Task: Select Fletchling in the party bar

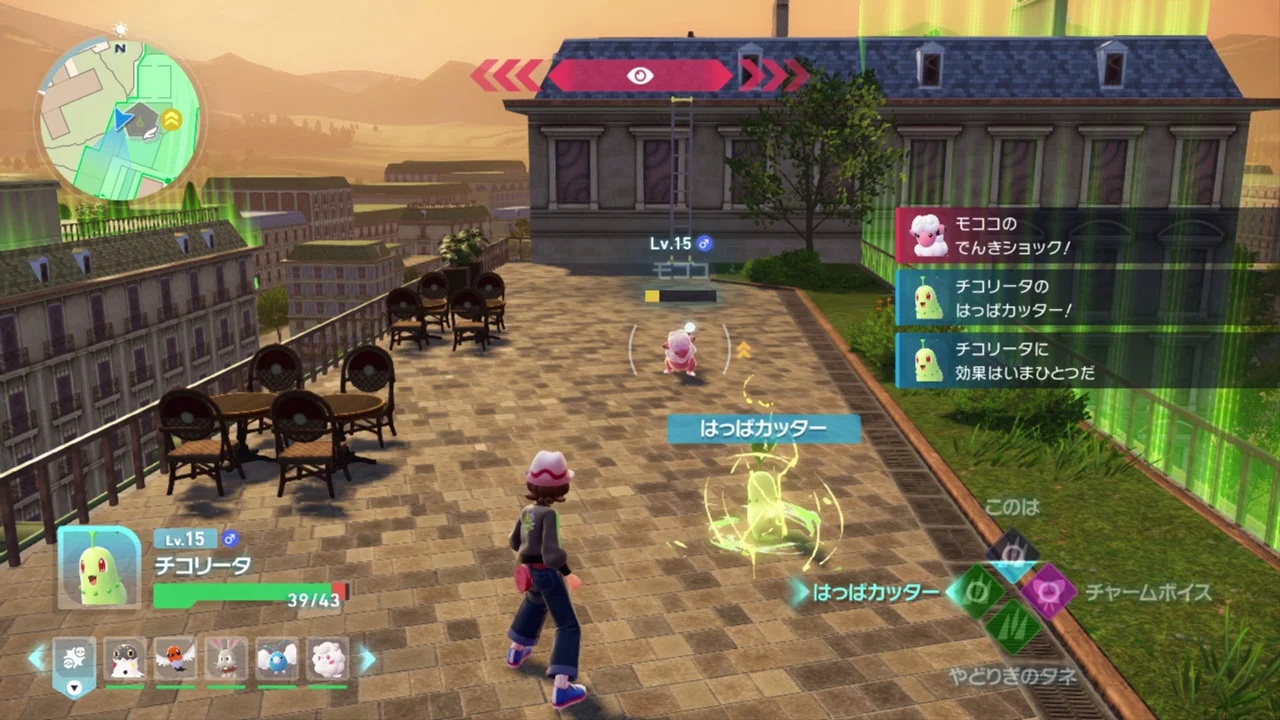Action: click(175, 658)
